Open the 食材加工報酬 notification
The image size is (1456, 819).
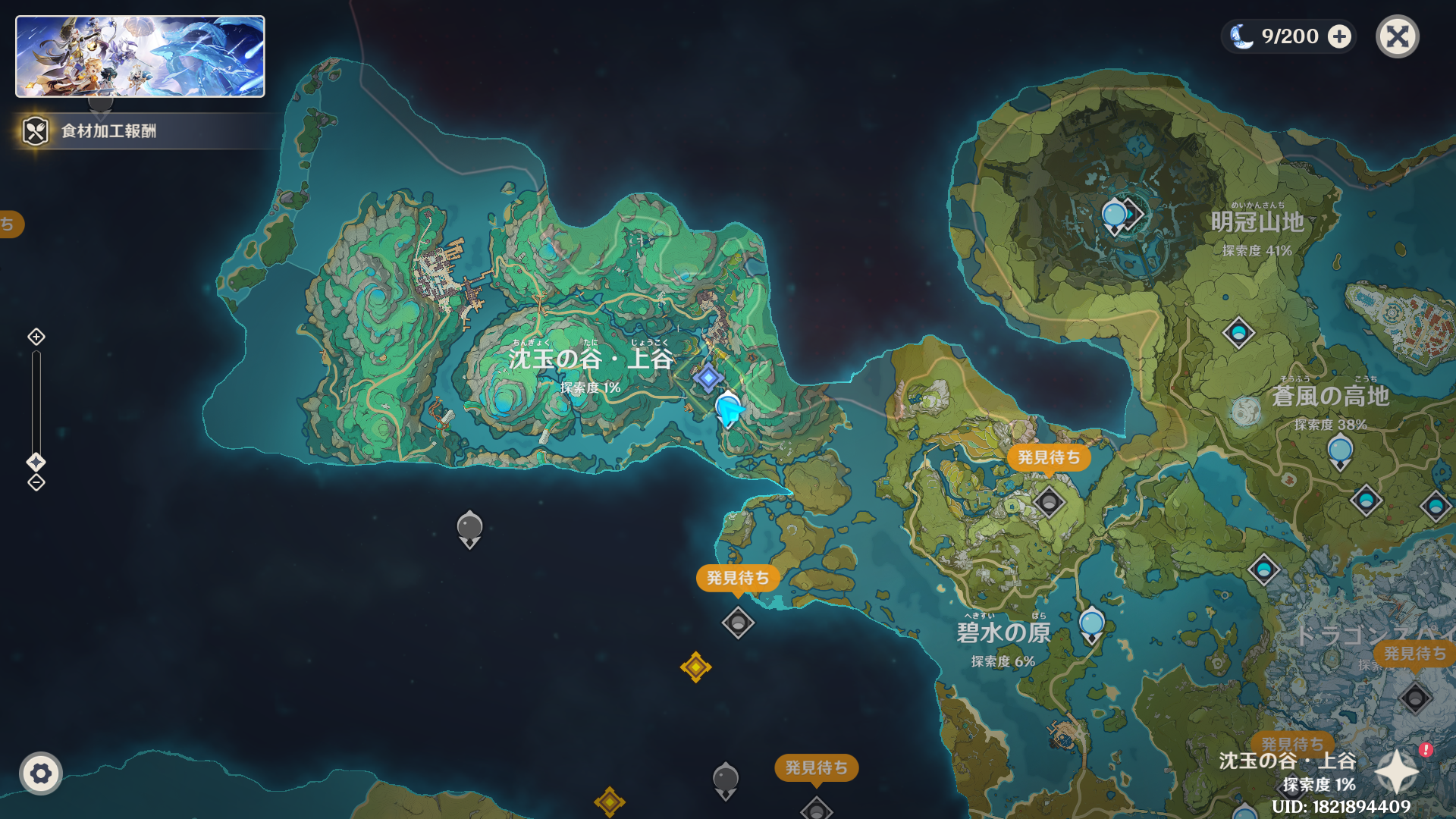tap(108, 131)
